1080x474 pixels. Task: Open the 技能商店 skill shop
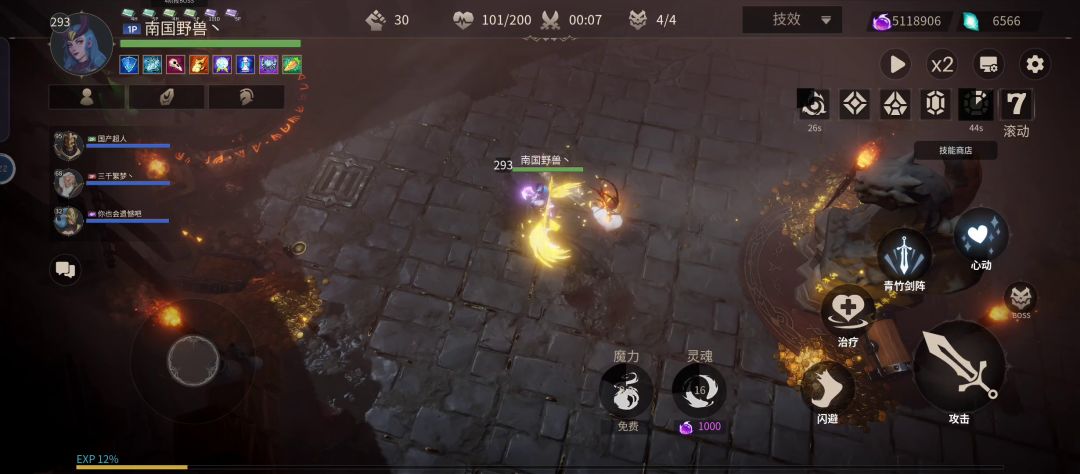(x=955, y=150)
